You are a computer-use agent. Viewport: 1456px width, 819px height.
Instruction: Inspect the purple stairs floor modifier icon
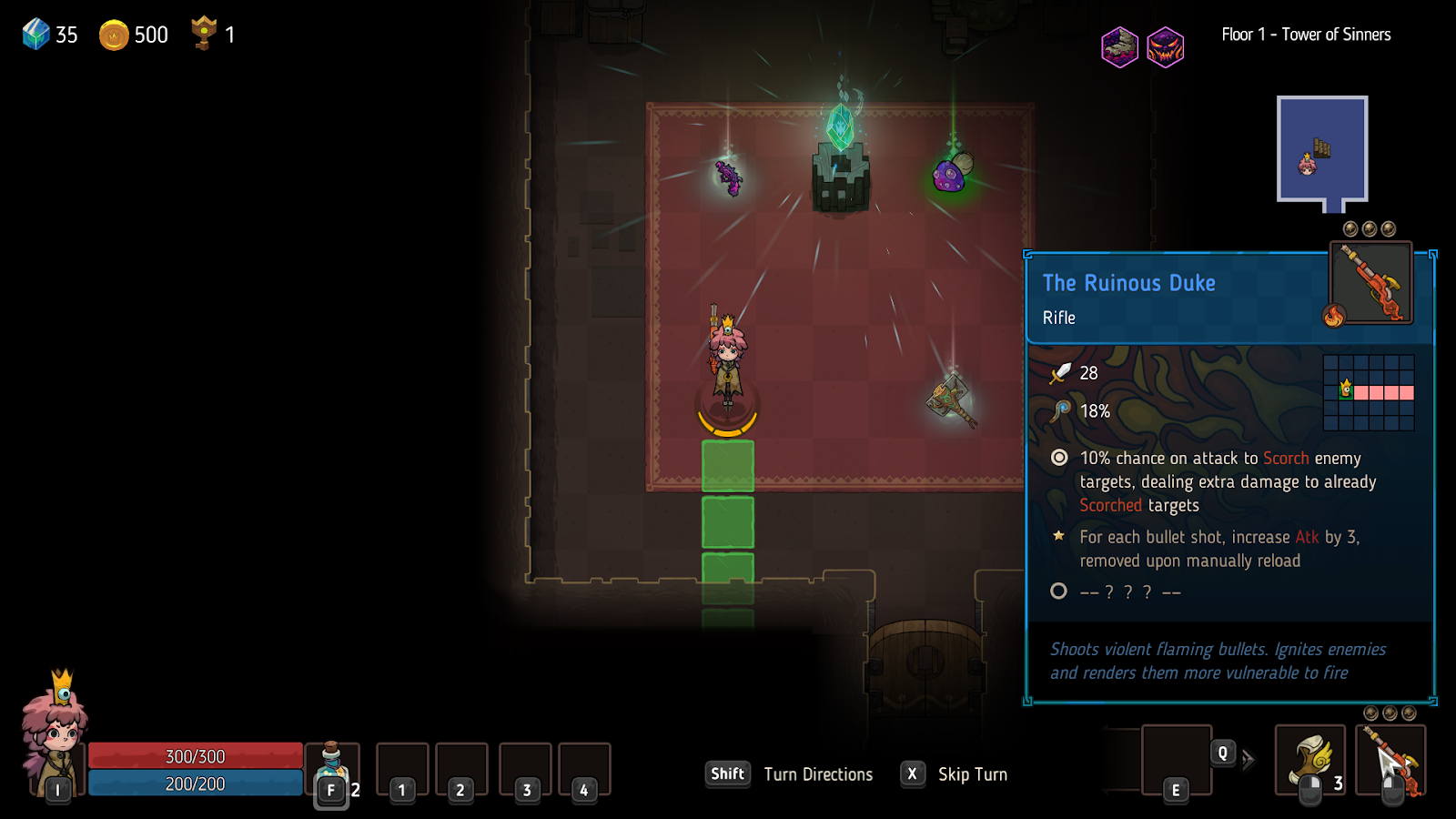pyautogui.click(x=1119, y=46)
